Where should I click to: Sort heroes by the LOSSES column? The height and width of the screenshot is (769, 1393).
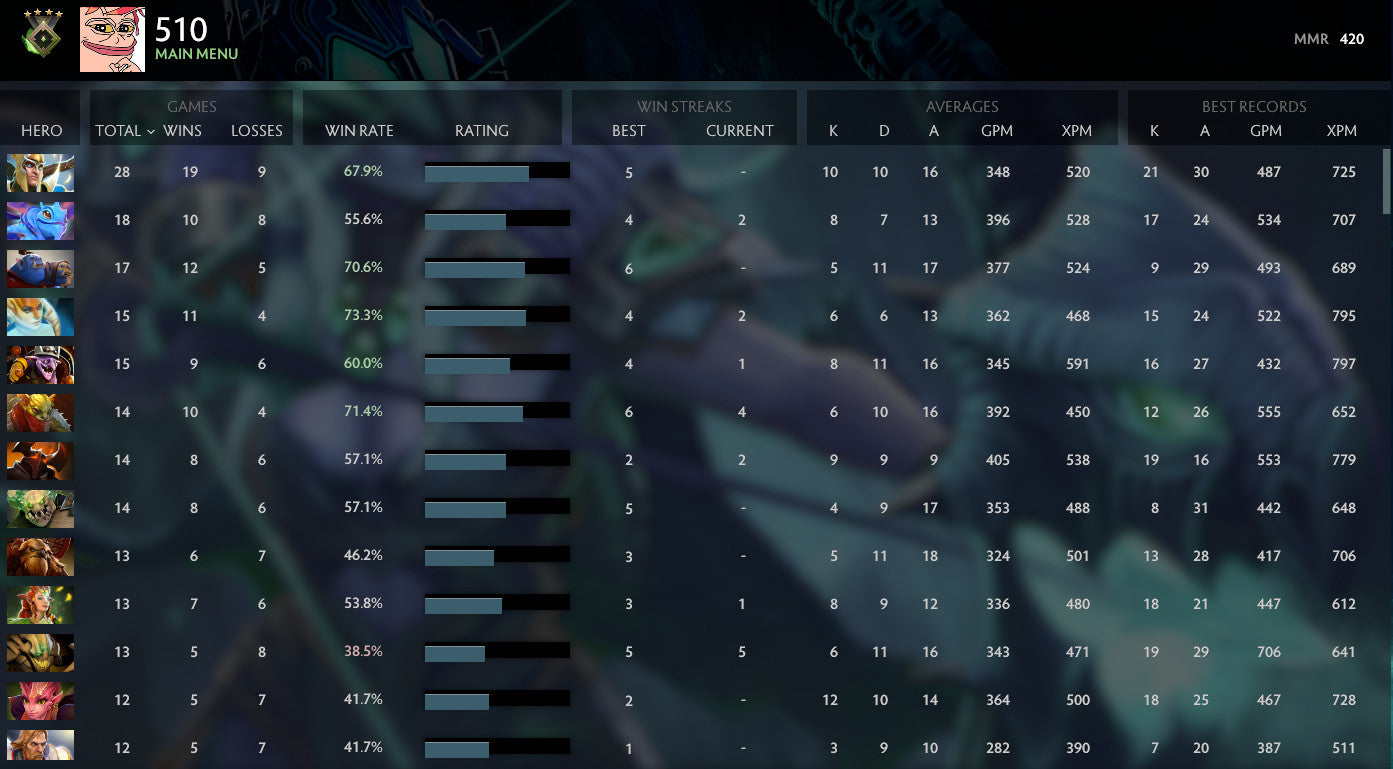click(256, 131)
